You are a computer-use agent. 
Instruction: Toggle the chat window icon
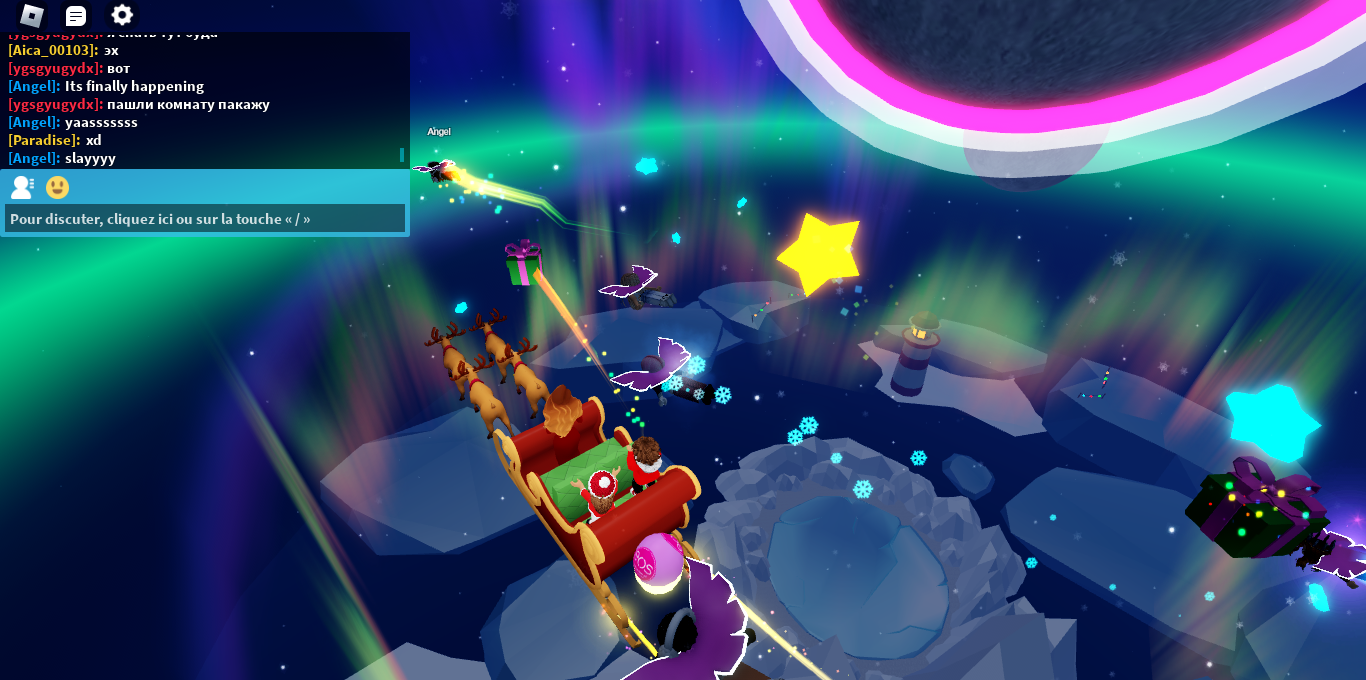click(x=76, y=15)
